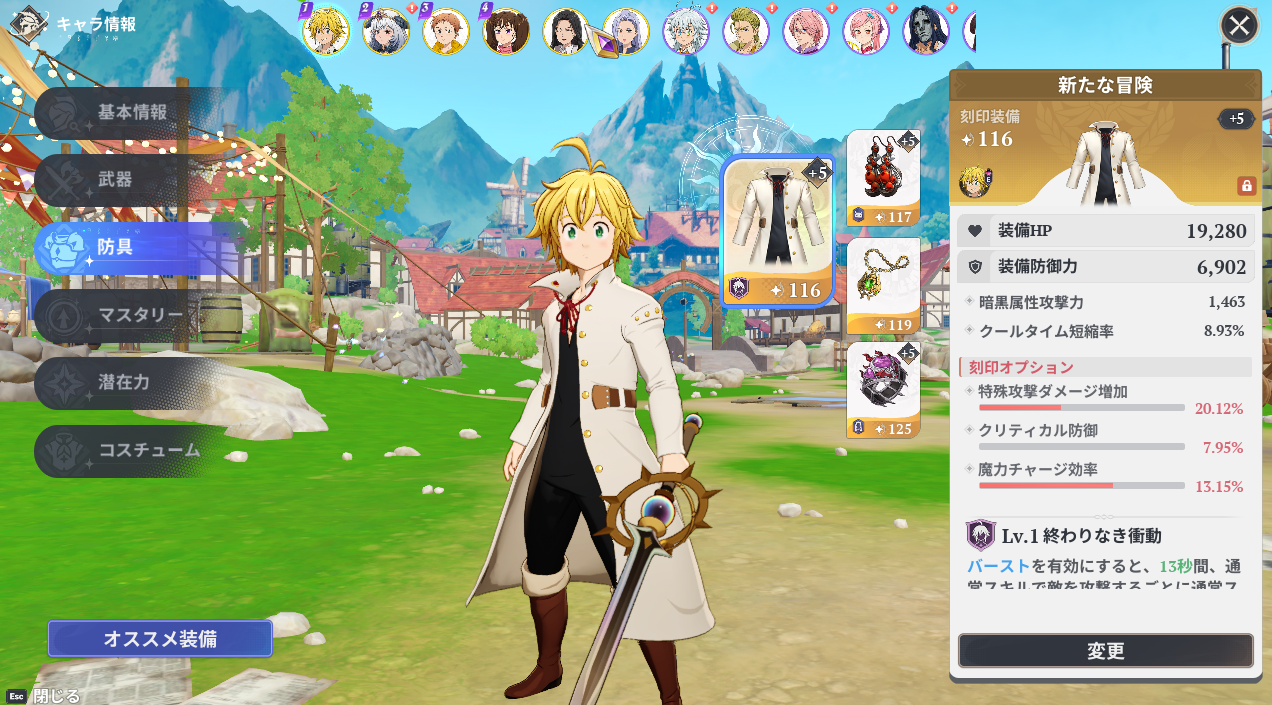
Task: Open the マスタリー mastery menu
Action: (138, 316)
